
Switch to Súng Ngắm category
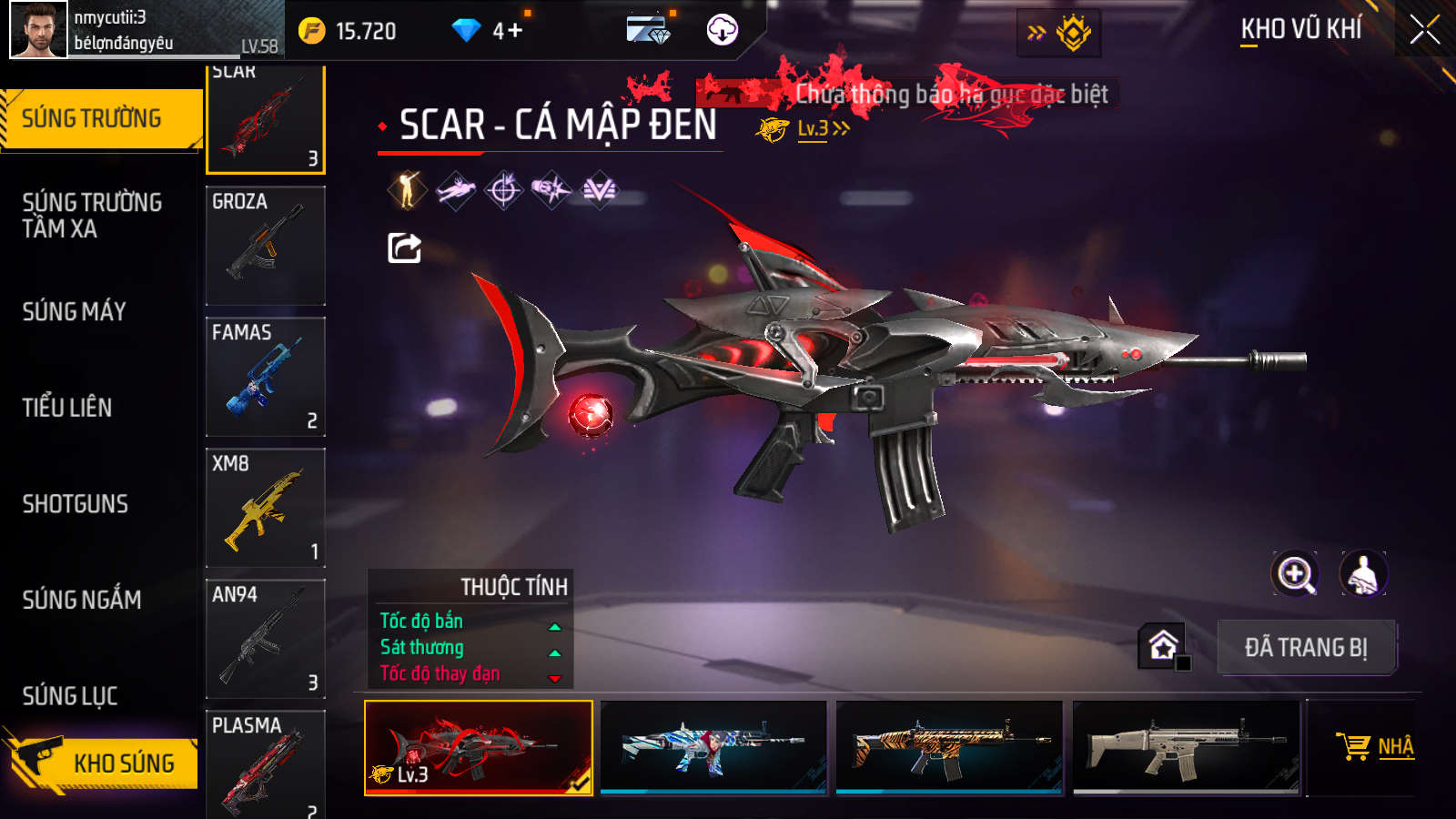[x=82, y=600]
